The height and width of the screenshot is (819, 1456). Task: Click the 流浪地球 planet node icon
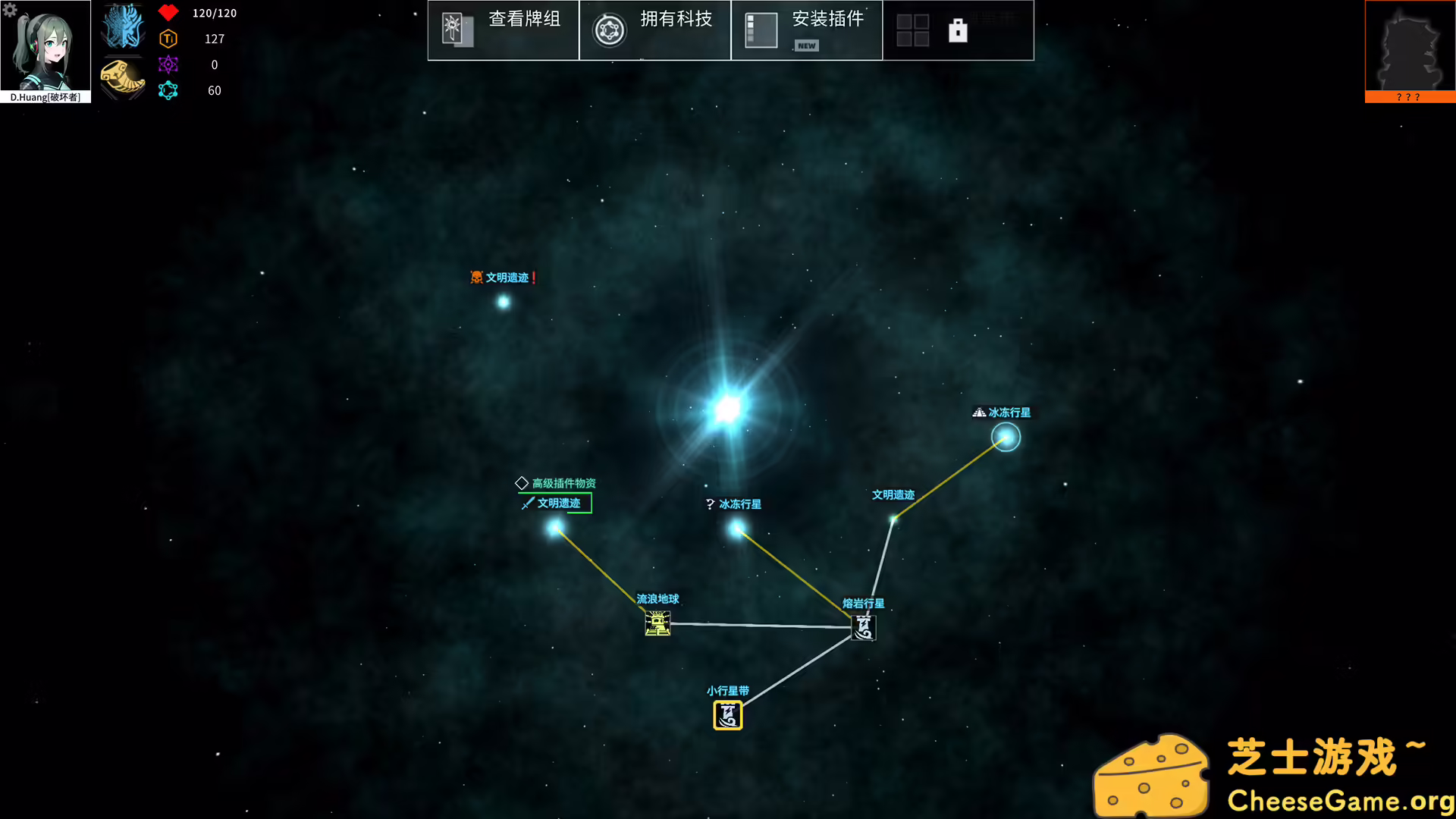pos(657,625)
